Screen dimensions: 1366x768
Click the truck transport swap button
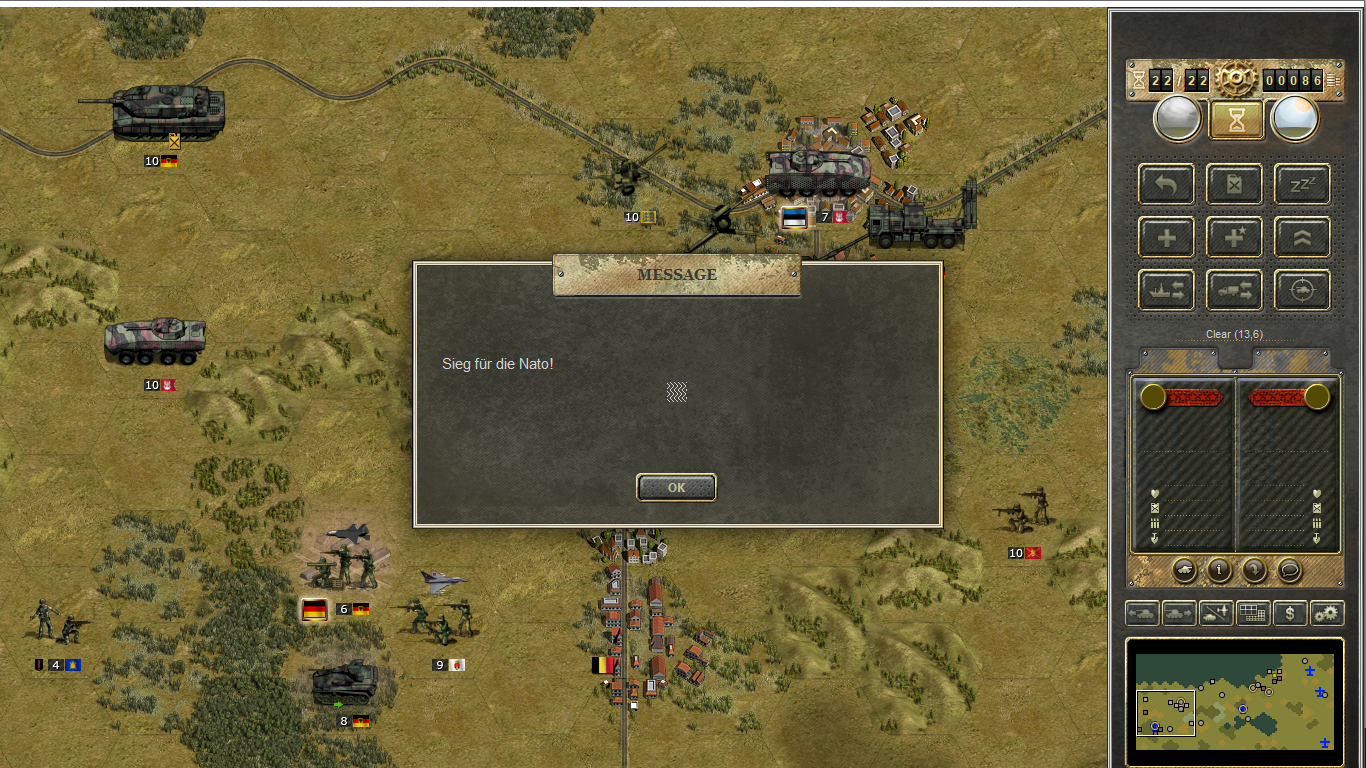[x=1235, y=290]
